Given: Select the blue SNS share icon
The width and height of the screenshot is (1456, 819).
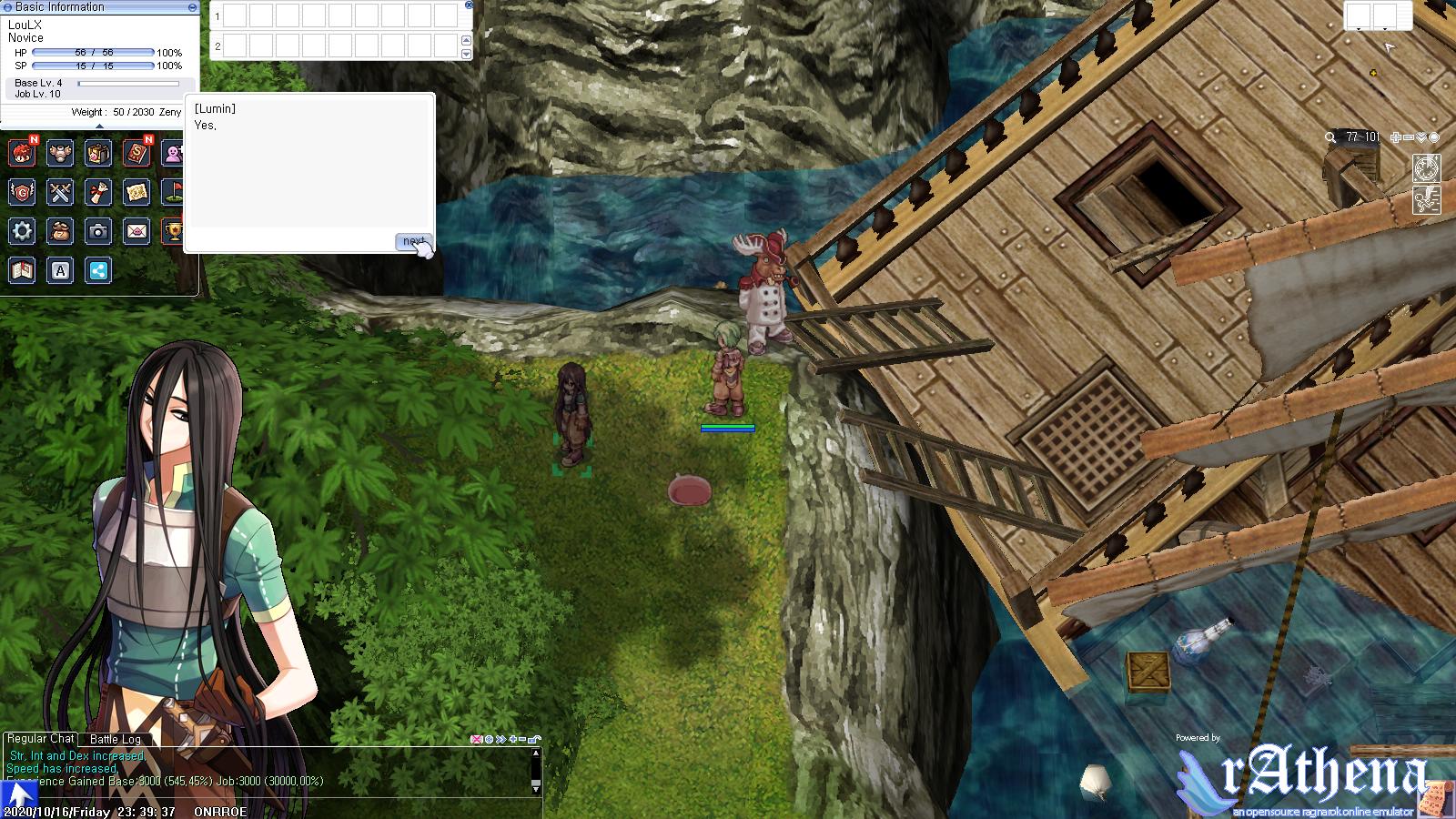Looking at the screenshot, I should pos(98,270).
